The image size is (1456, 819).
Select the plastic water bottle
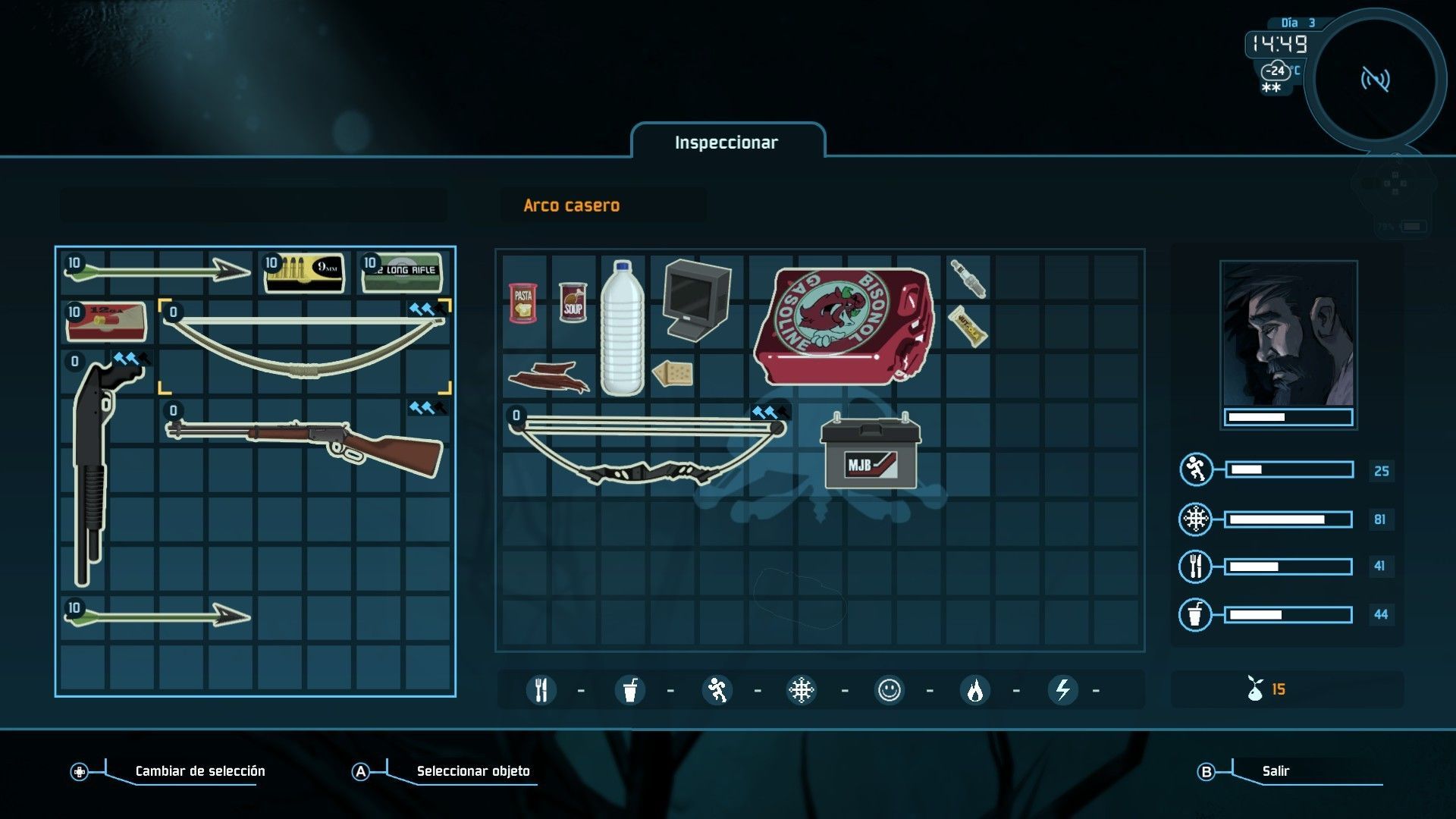623,328
